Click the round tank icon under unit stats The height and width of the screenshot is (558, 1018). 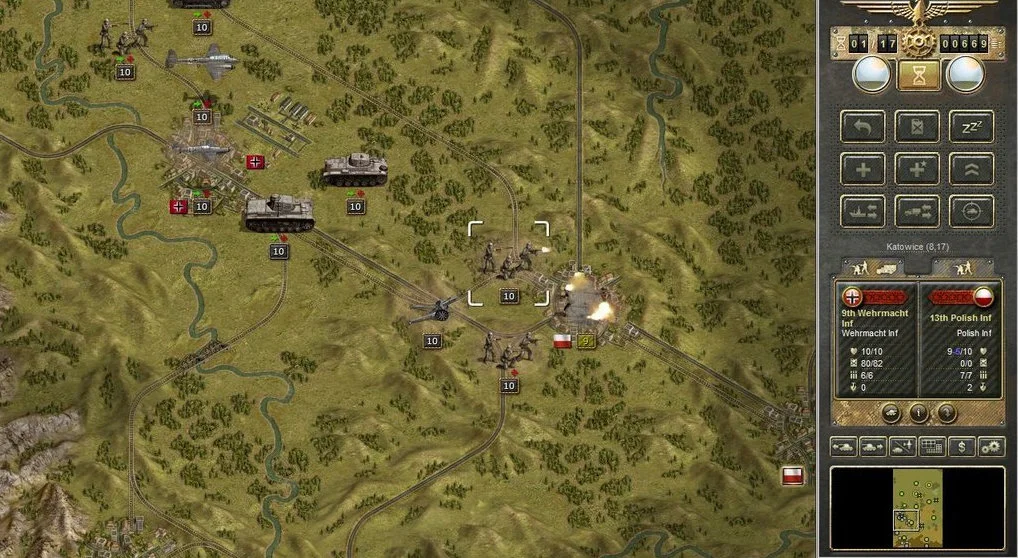[x=891, y=412]
